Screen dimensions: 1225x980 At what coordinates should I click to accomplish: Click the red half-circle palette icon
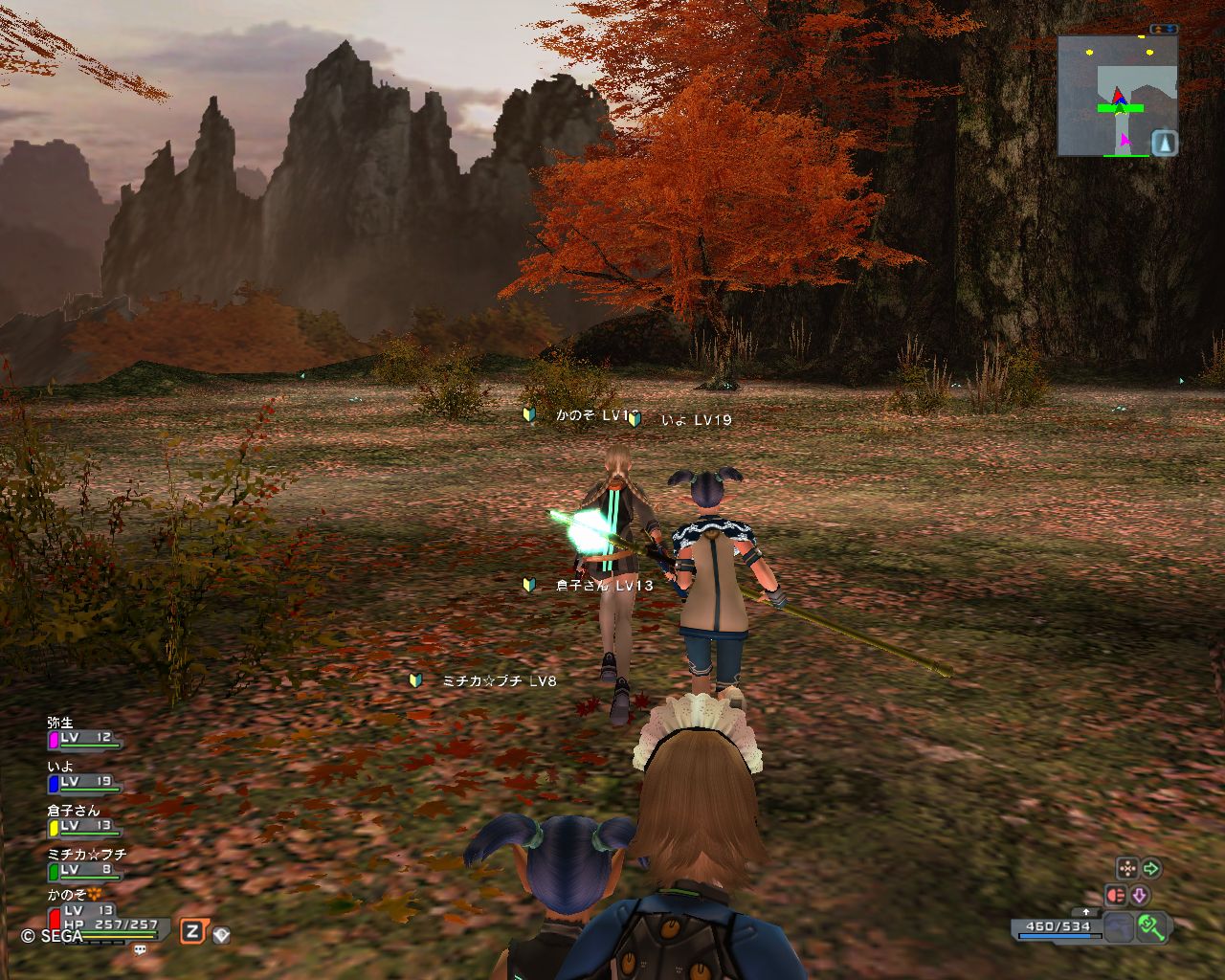click(x=1116, y=896)
